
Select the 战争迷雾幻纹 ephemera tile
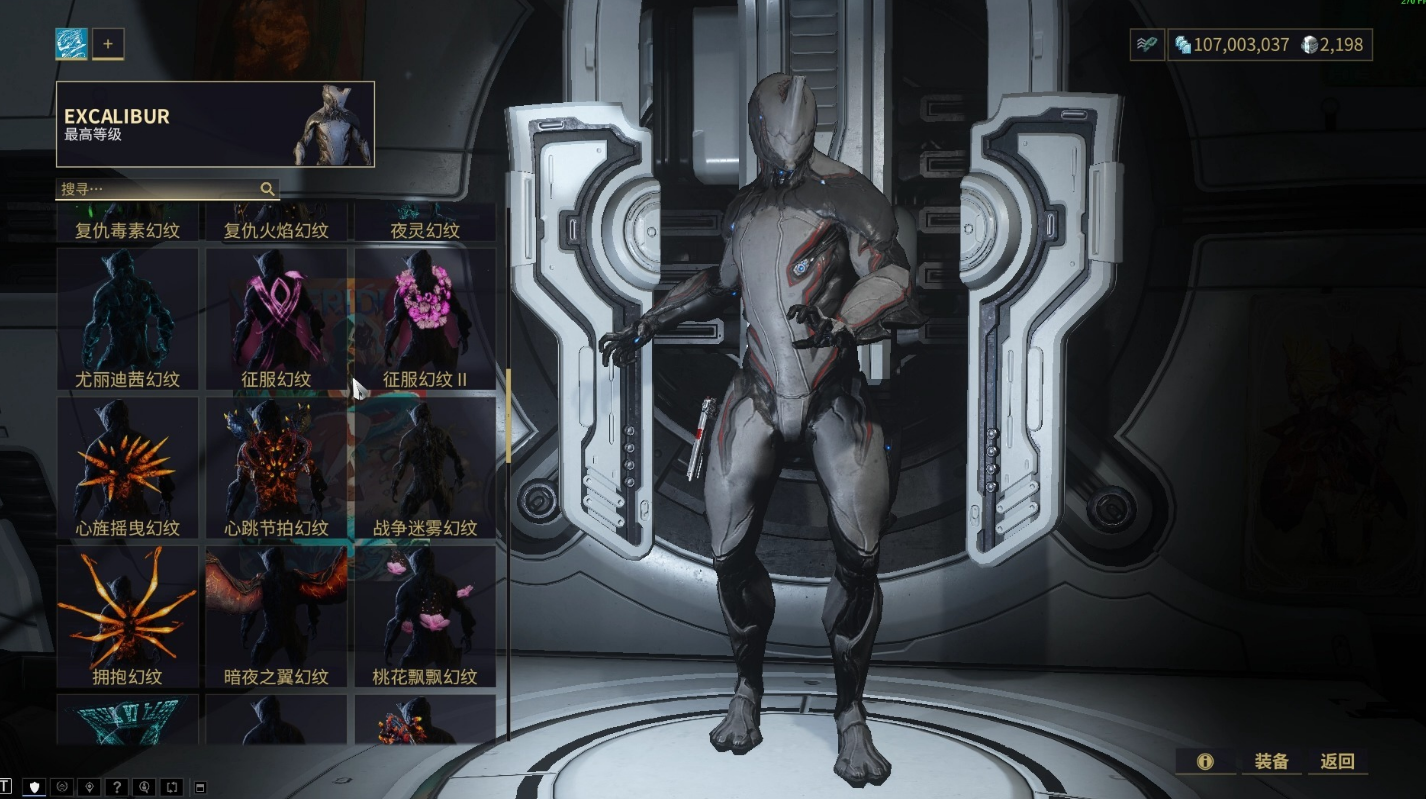point(425,467)
